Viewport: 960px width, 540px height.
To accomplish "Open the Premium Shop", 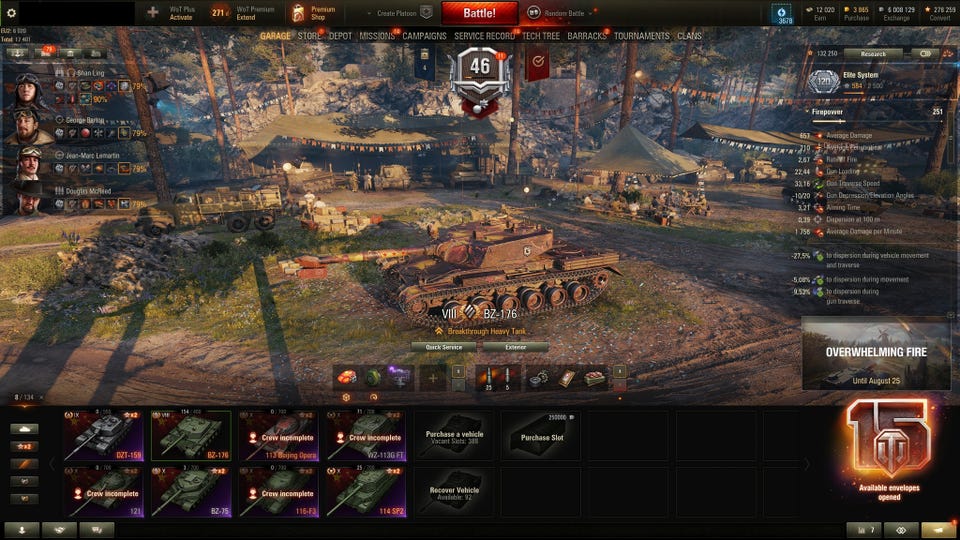I will (x=314, y=13).
